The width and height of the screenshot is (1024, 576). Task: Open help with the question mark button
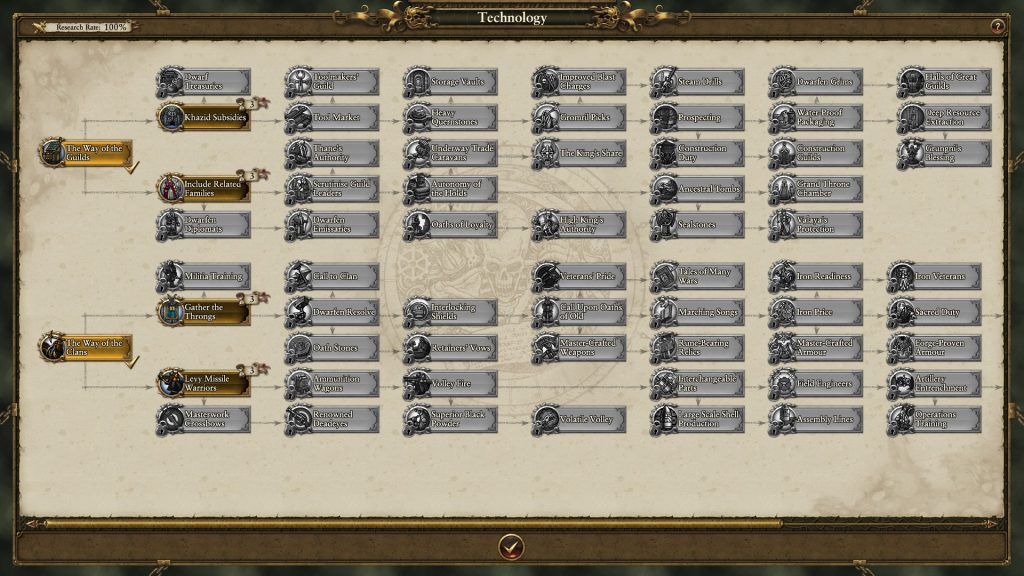coord(997,26)
